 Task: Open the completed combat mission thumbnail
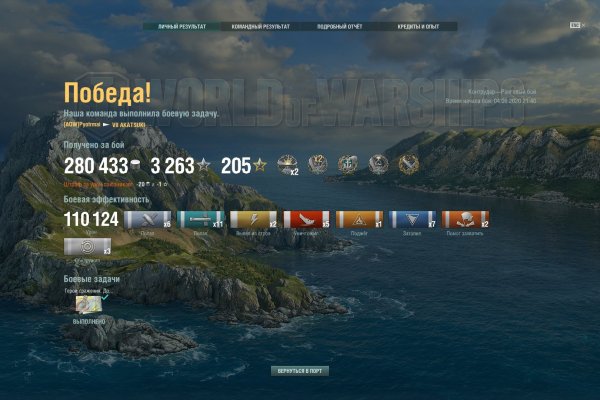[x=88, y=305]
